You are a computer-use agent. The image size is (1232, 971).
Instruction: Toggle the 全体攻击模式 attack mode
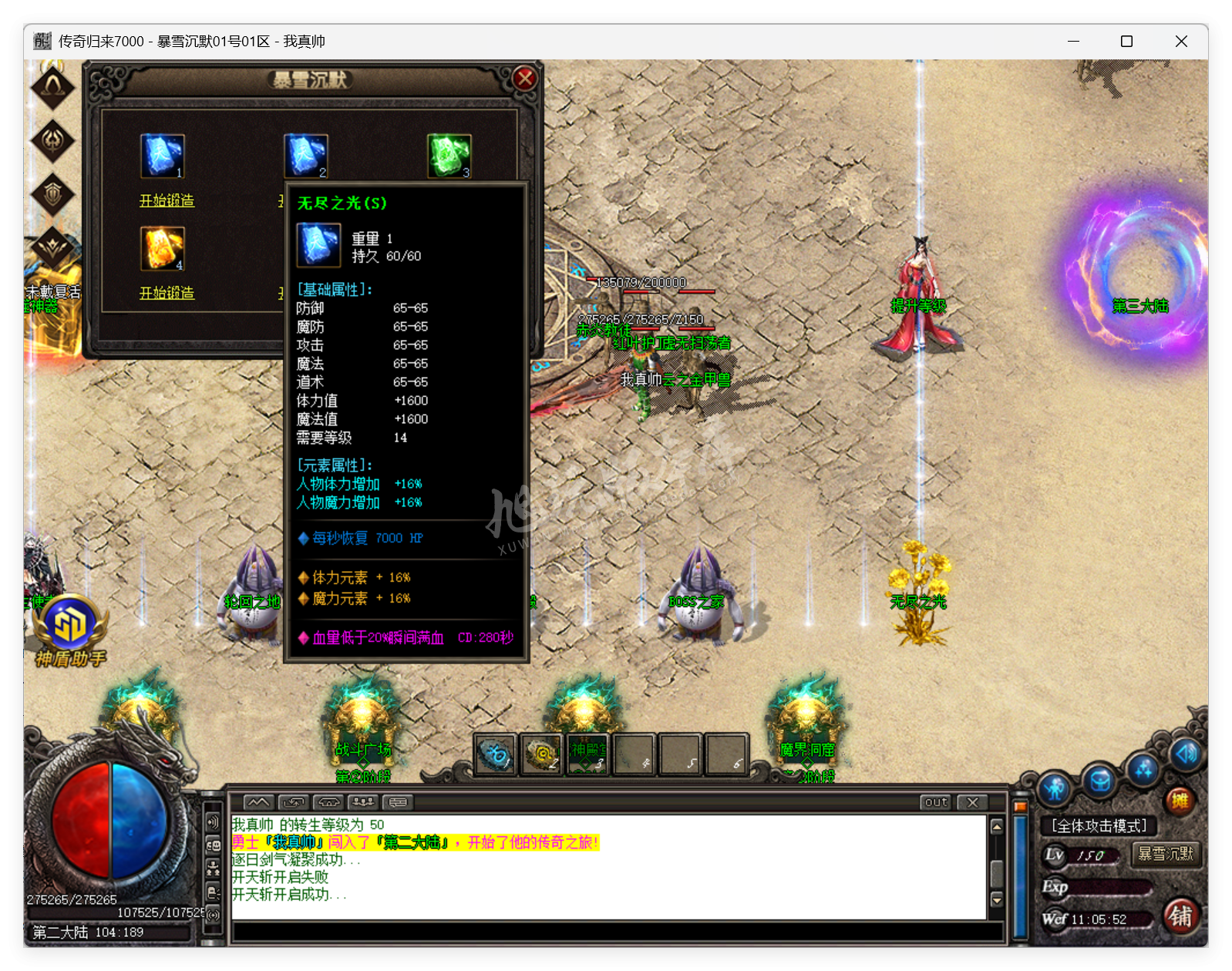(1099, 825)
